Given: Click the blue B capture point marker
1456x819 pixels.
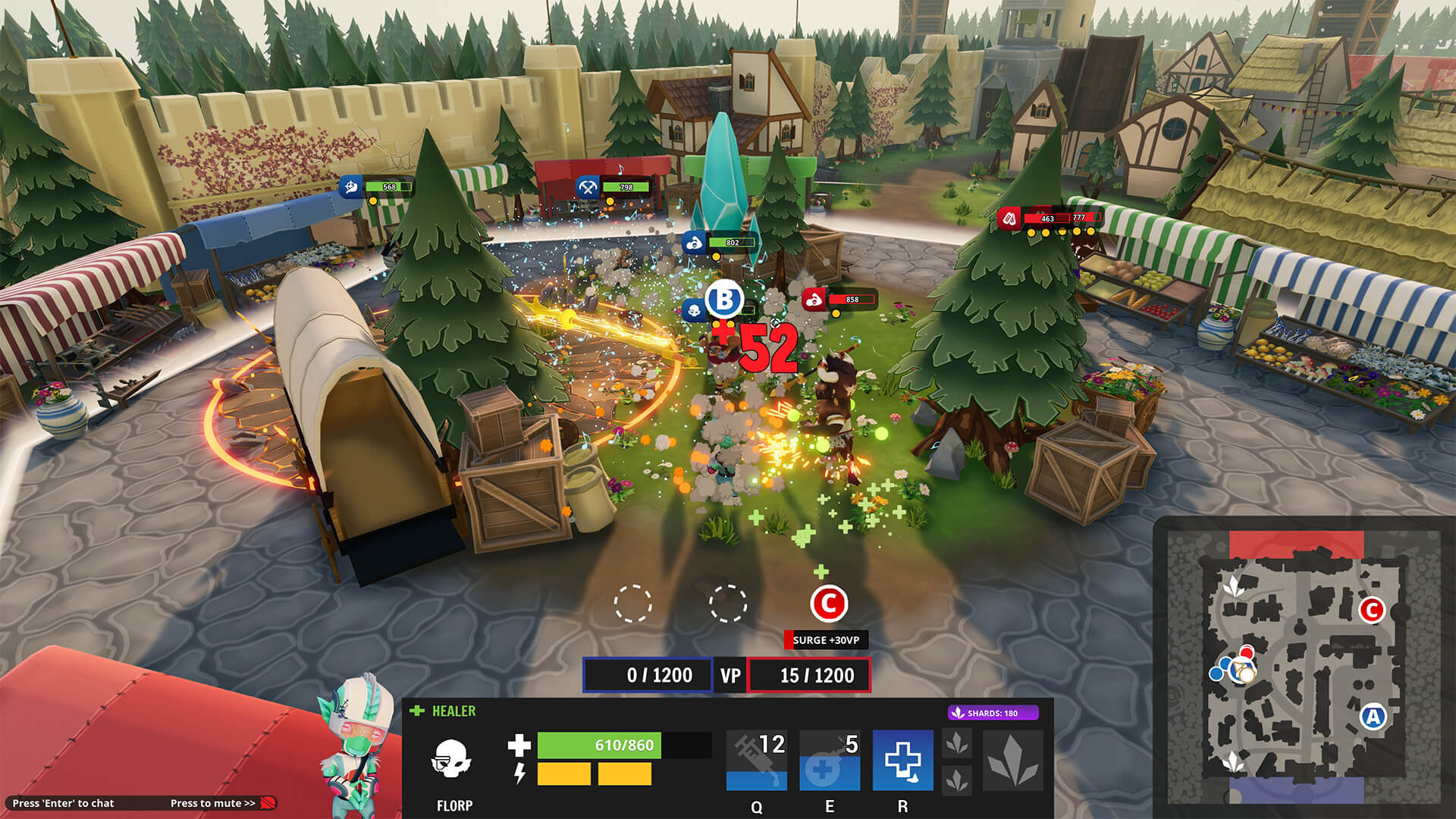Looking at the screenshot, I should pyautogui.click(x=724, y=300).
